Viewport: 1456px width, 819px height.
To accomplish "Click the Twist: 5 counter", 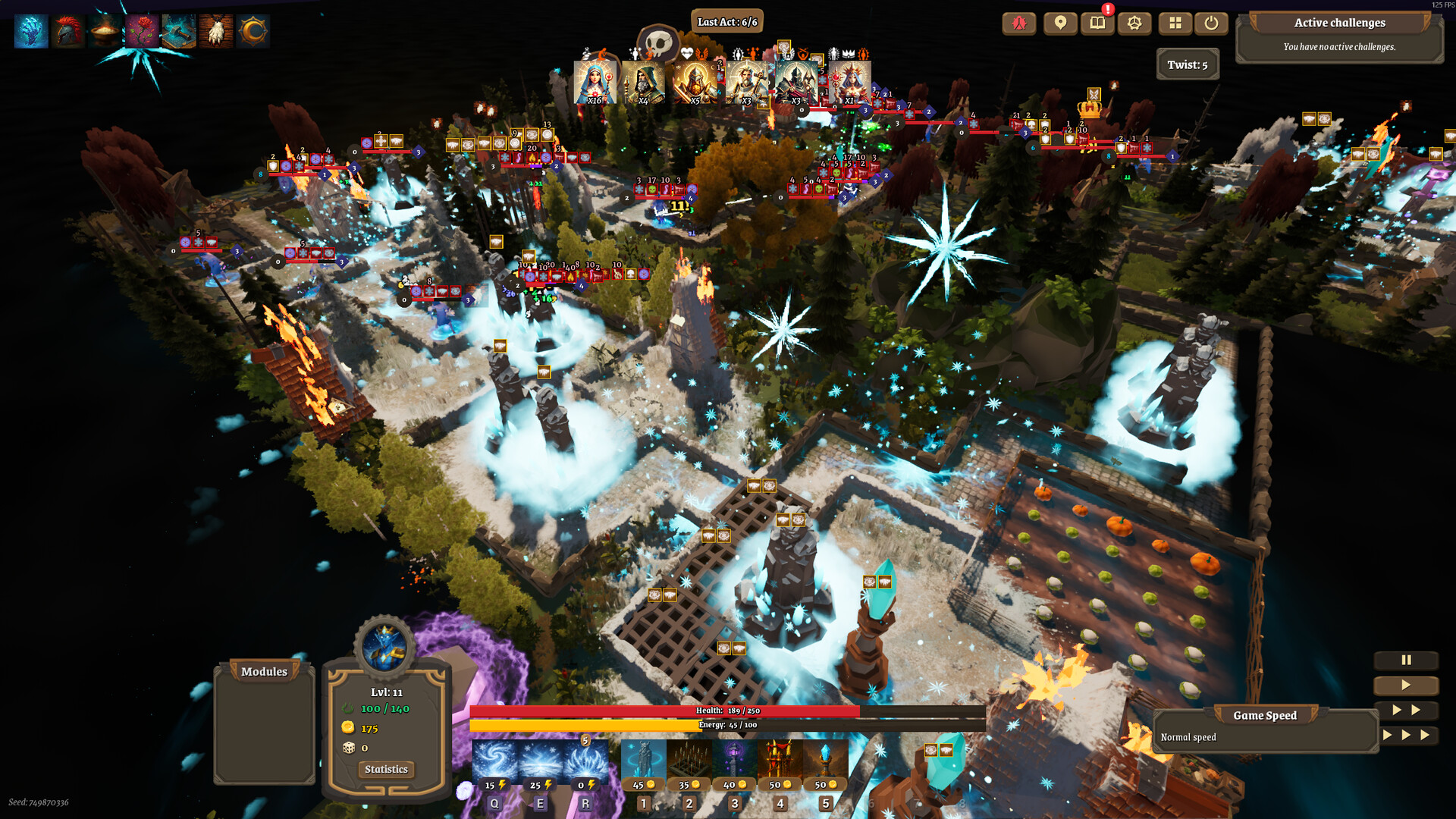I will (x=1188, y=65).
